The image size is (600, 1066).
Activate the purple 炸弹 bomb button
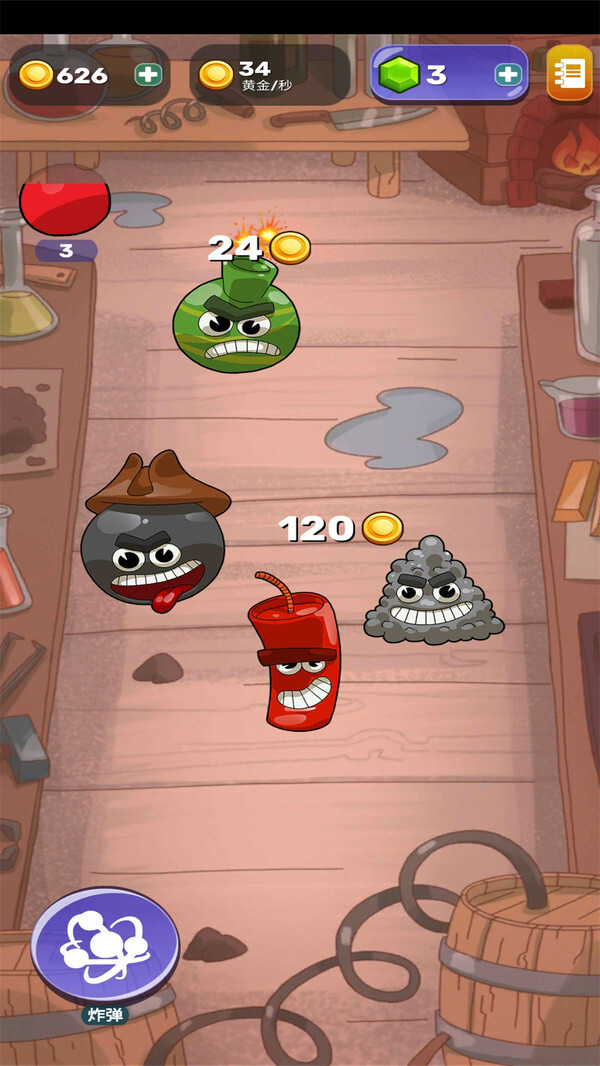(x=105, y=944)
